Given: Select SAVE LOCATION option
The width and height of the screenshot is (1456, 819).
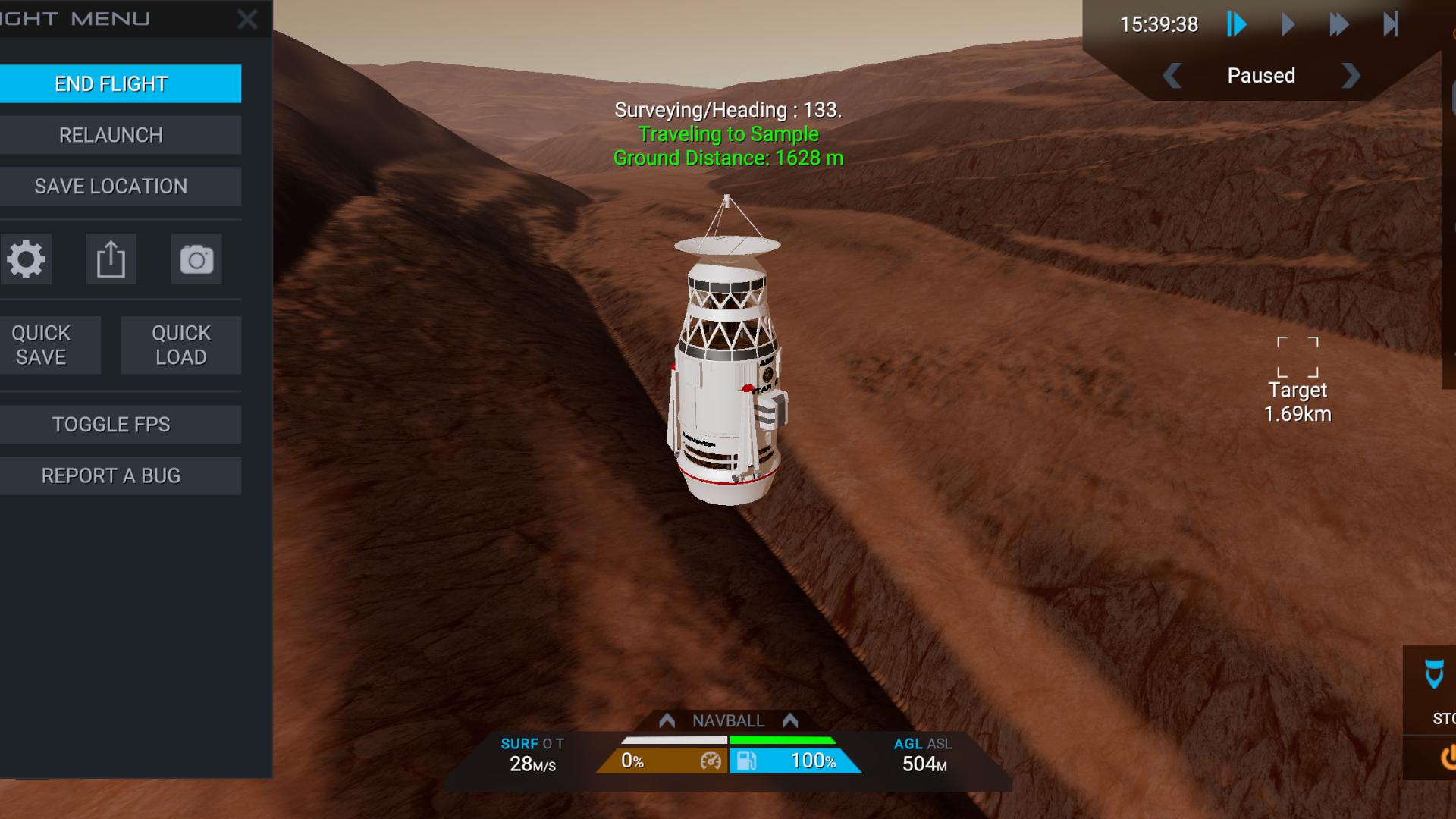Looking at the screenshot, I should (x=111, y=187).
